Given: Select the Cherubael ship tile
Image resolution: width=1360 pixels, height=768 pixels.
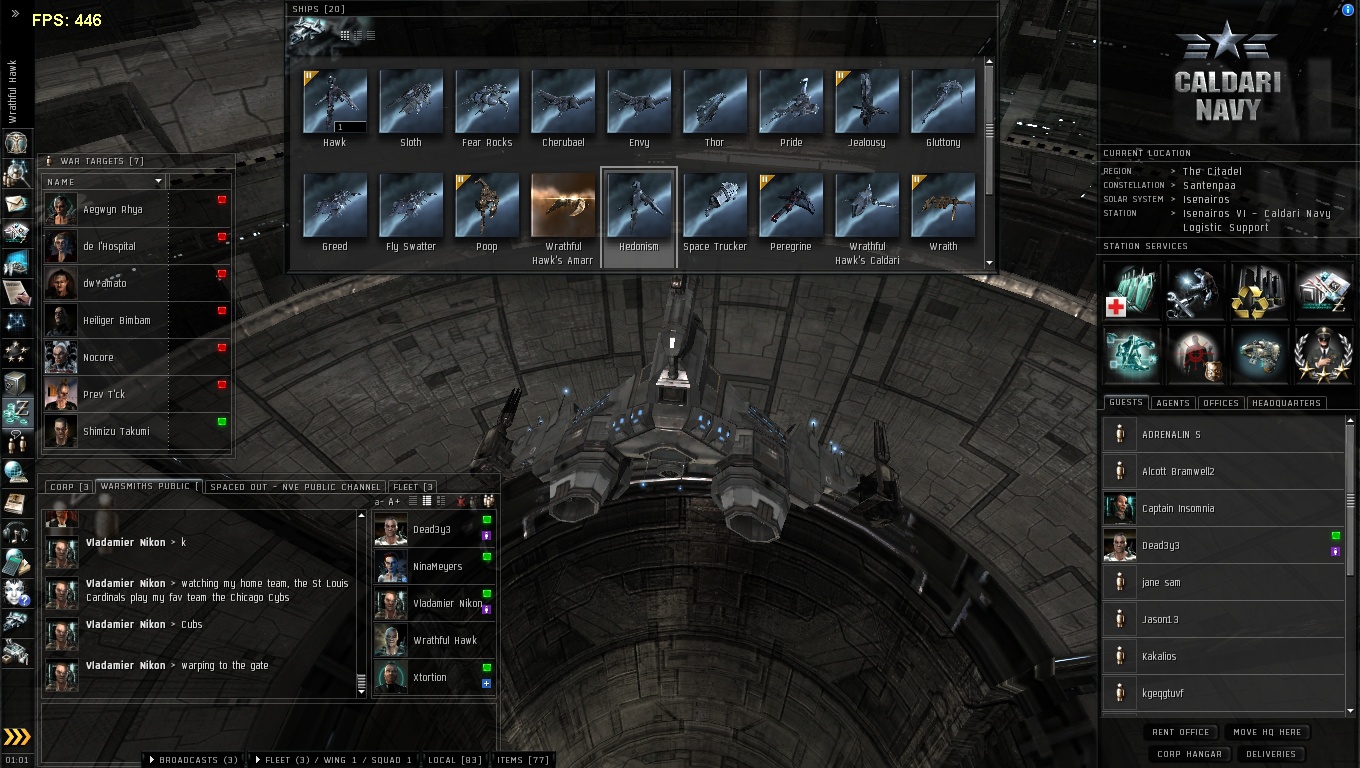Looking at the screenshot, I should pyautogui.click(x=563, y=101).
